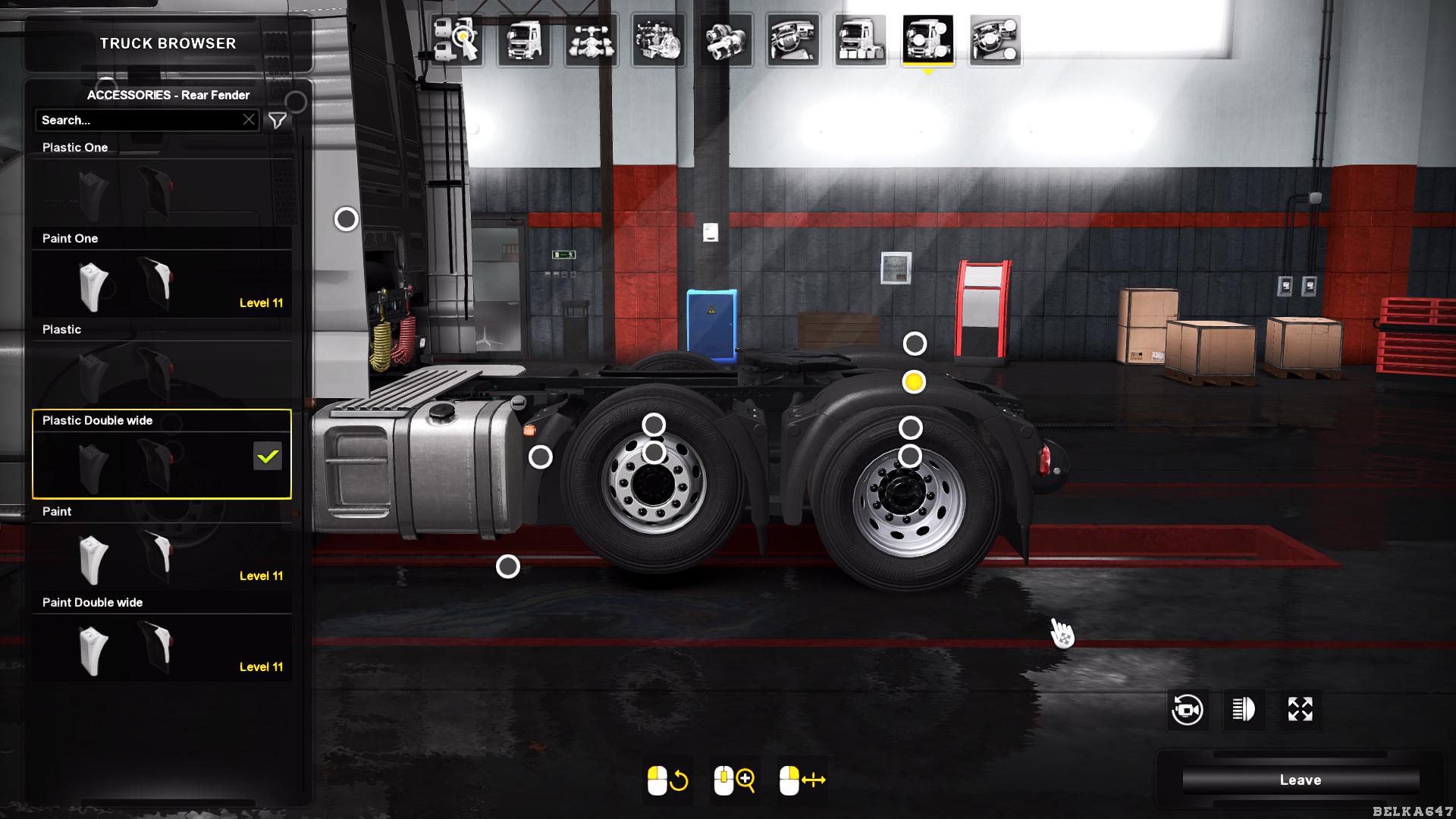Reset the camera view
The width and height of the screenshot is (1456, 819).
point(1187,710)
